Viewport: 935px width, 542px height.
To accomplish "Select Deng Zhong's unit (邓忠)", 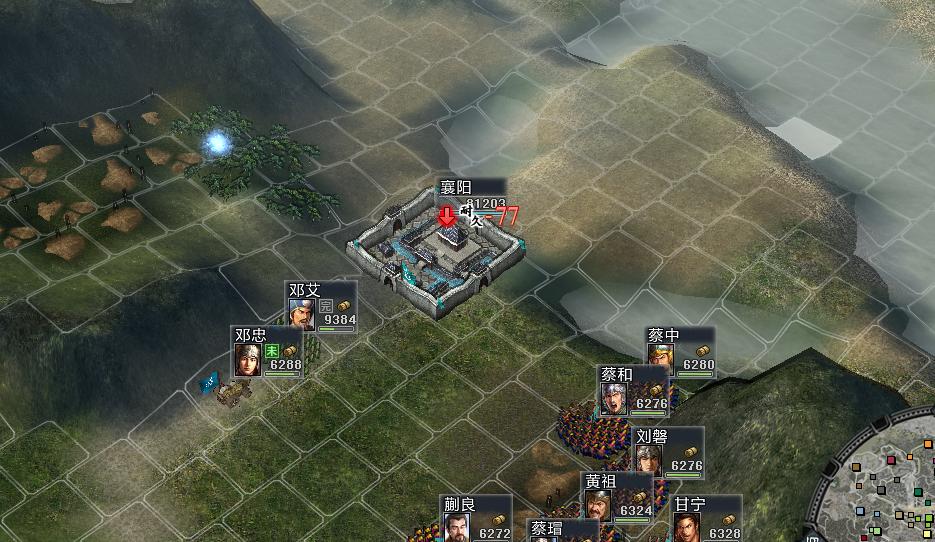I will click(248, 358).
